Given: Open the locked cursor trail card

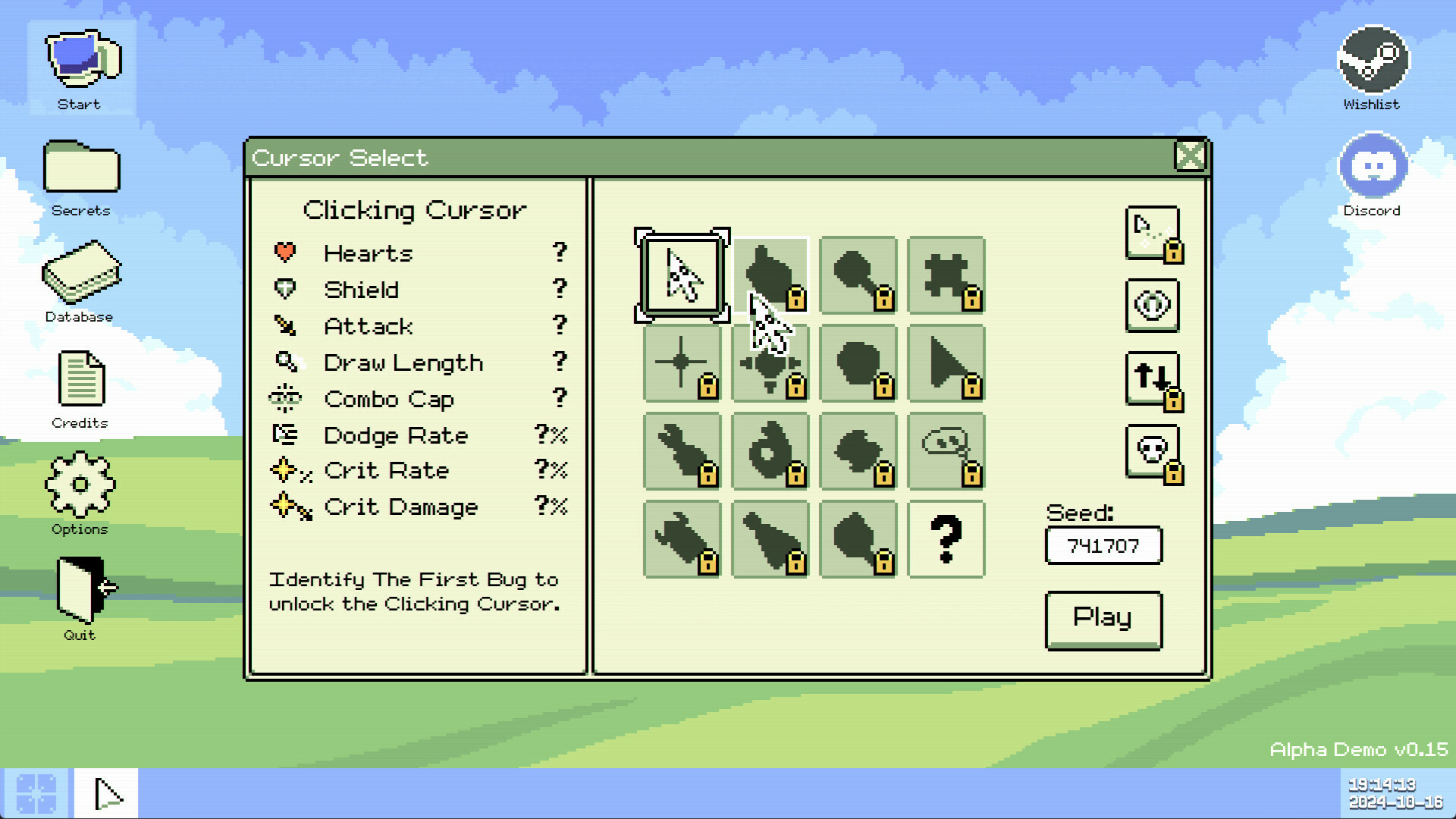Looking at the screenshot, I should (1152, 233).
